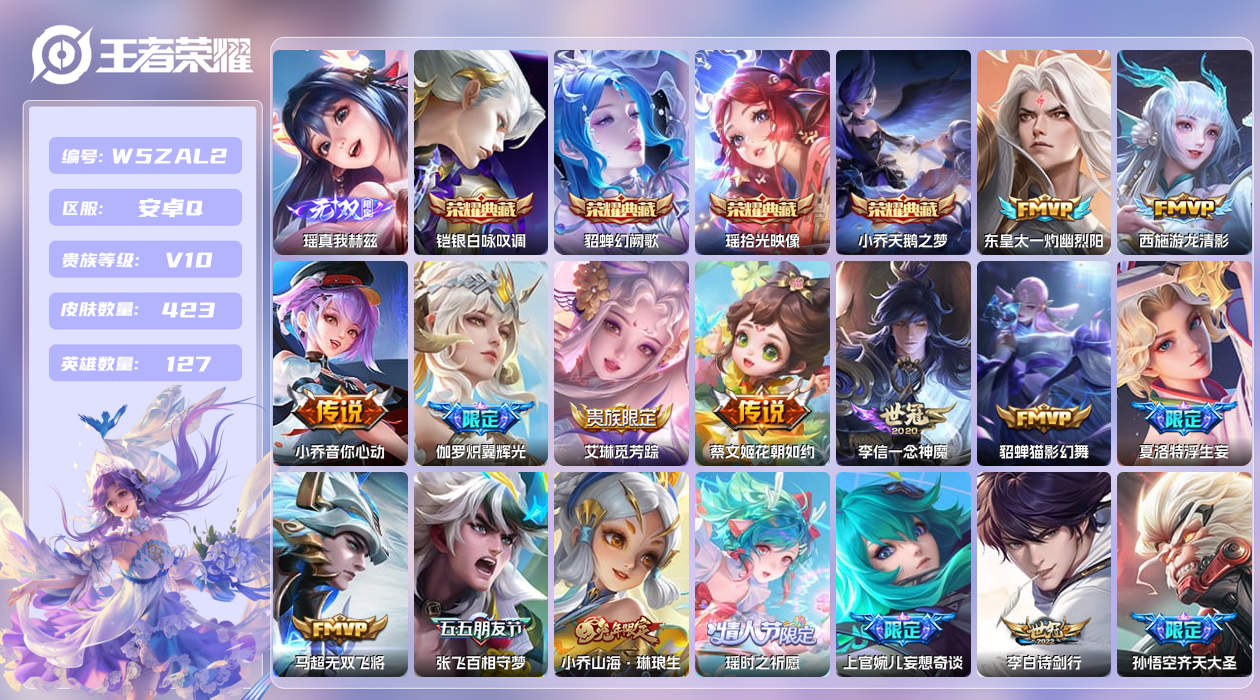Choose the 蔡文姬花朝如约 skin card

762,363
